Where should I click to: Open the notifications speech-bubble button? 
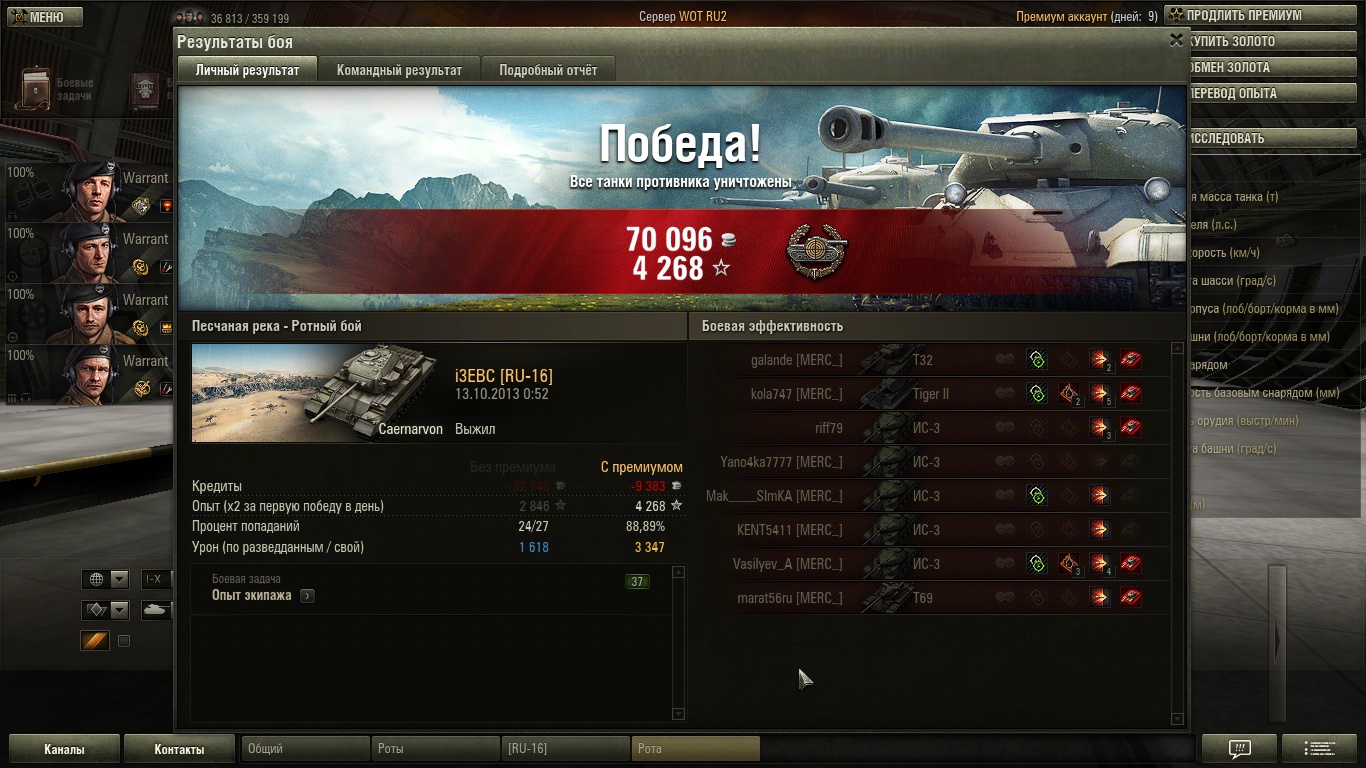[x=1239, y=749]
